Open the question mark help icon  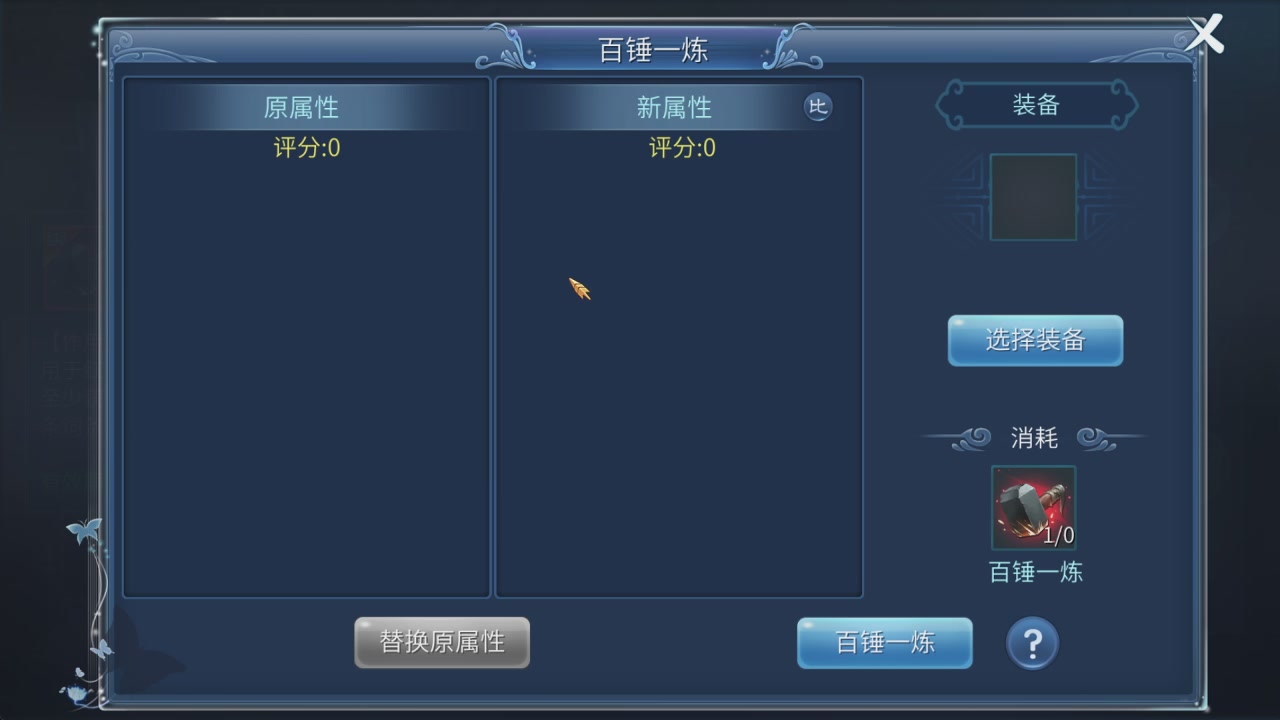click(1032, 643)
